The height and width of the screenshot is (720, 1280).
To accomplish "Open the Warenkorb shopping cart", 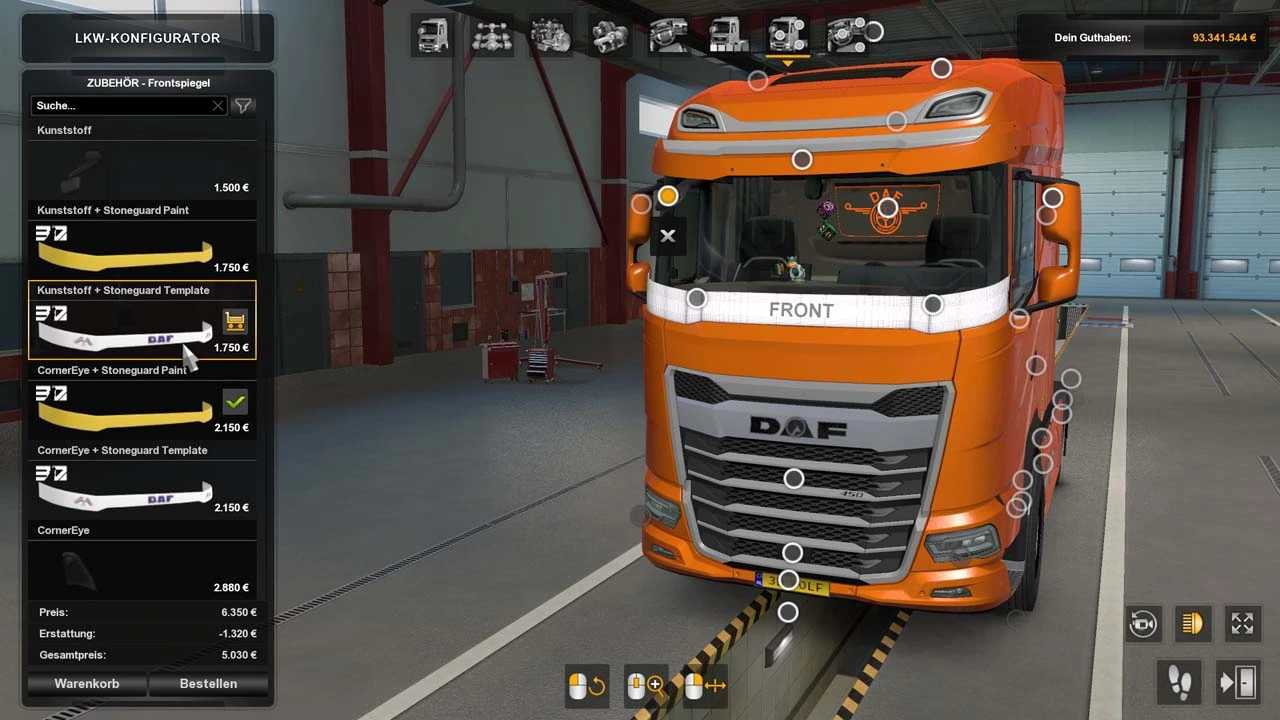I will [x=87, y=684].
